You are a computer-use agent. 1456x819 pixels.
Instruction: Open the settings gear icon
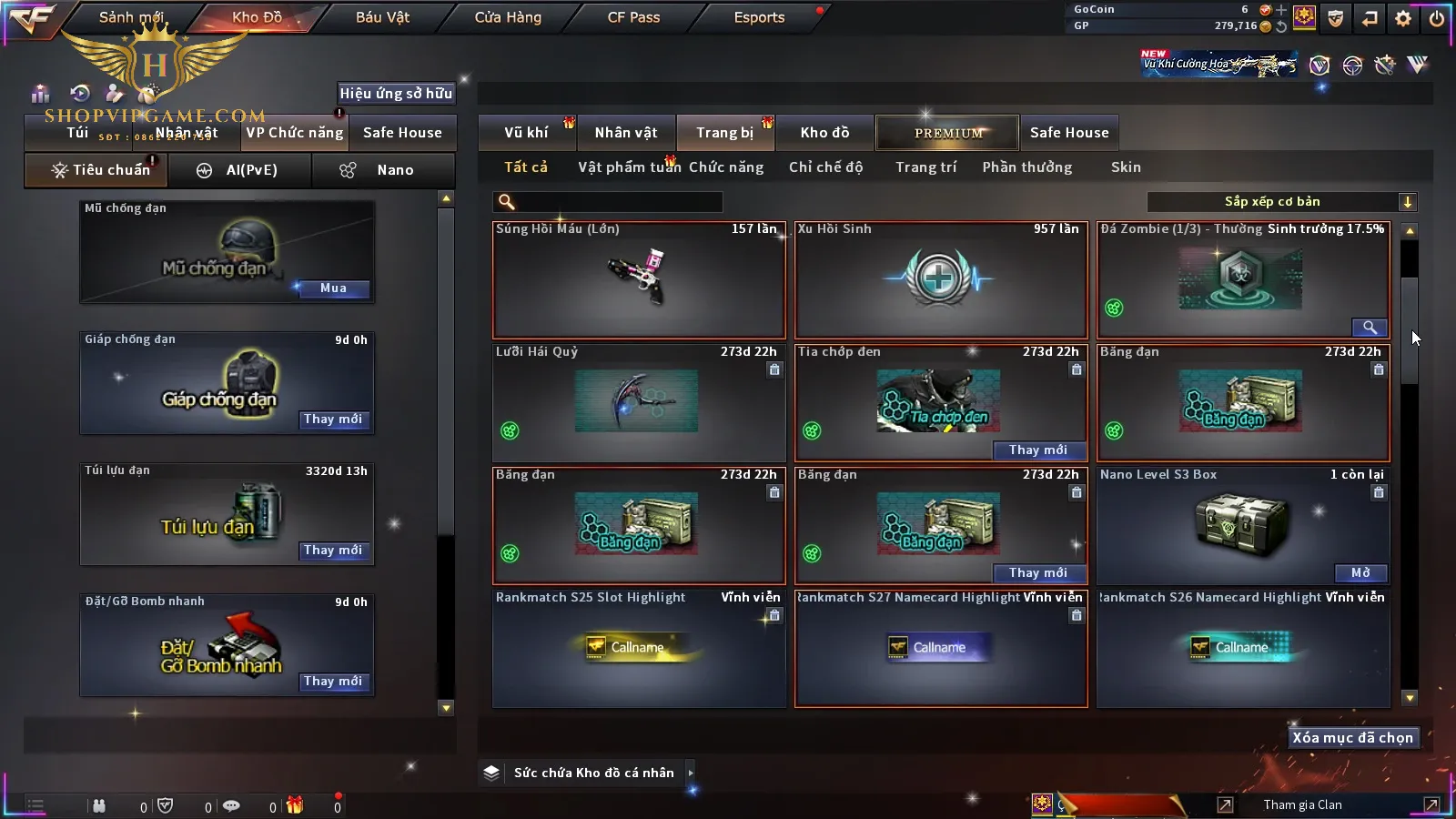[1403, 18]
